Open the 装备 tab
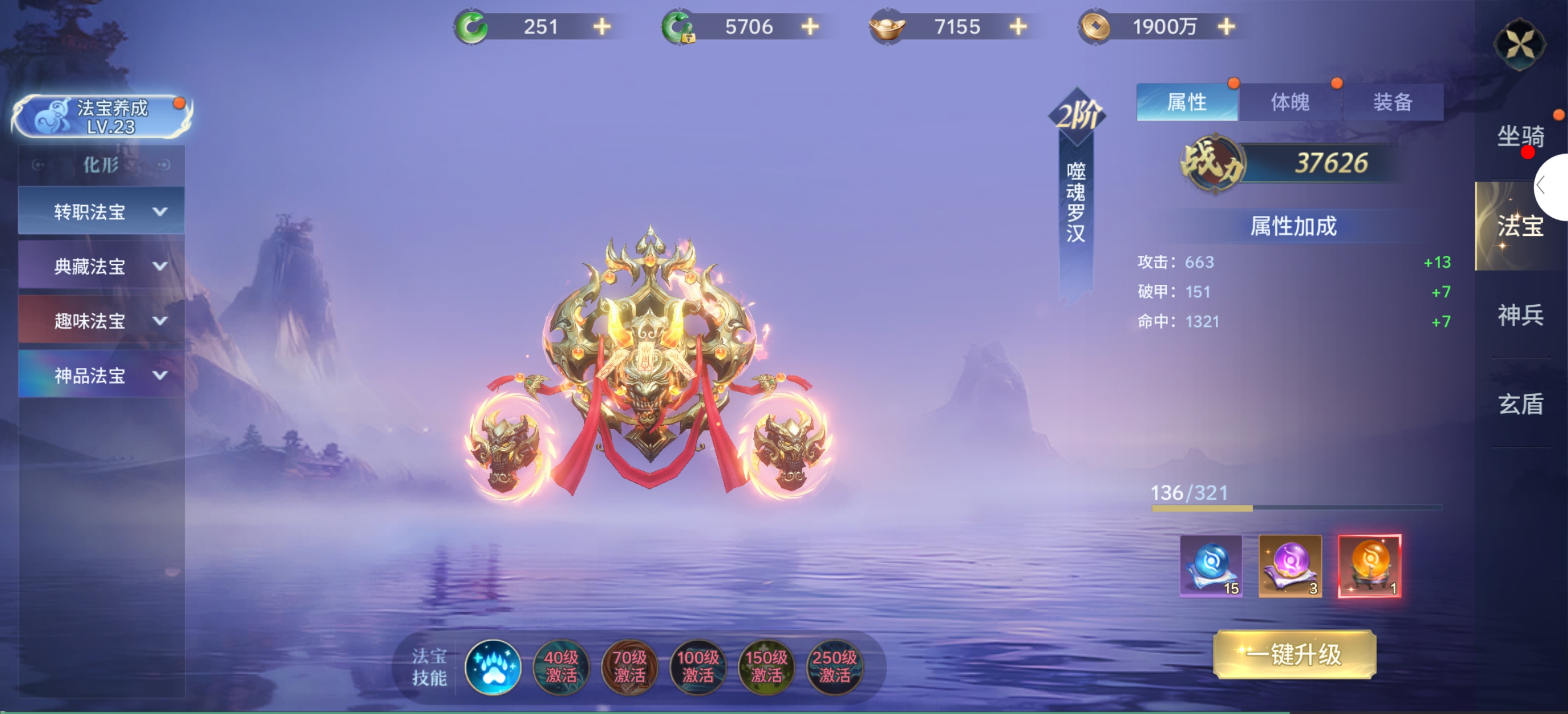Screen dimensions: 1568x714 click(1392, 102)
